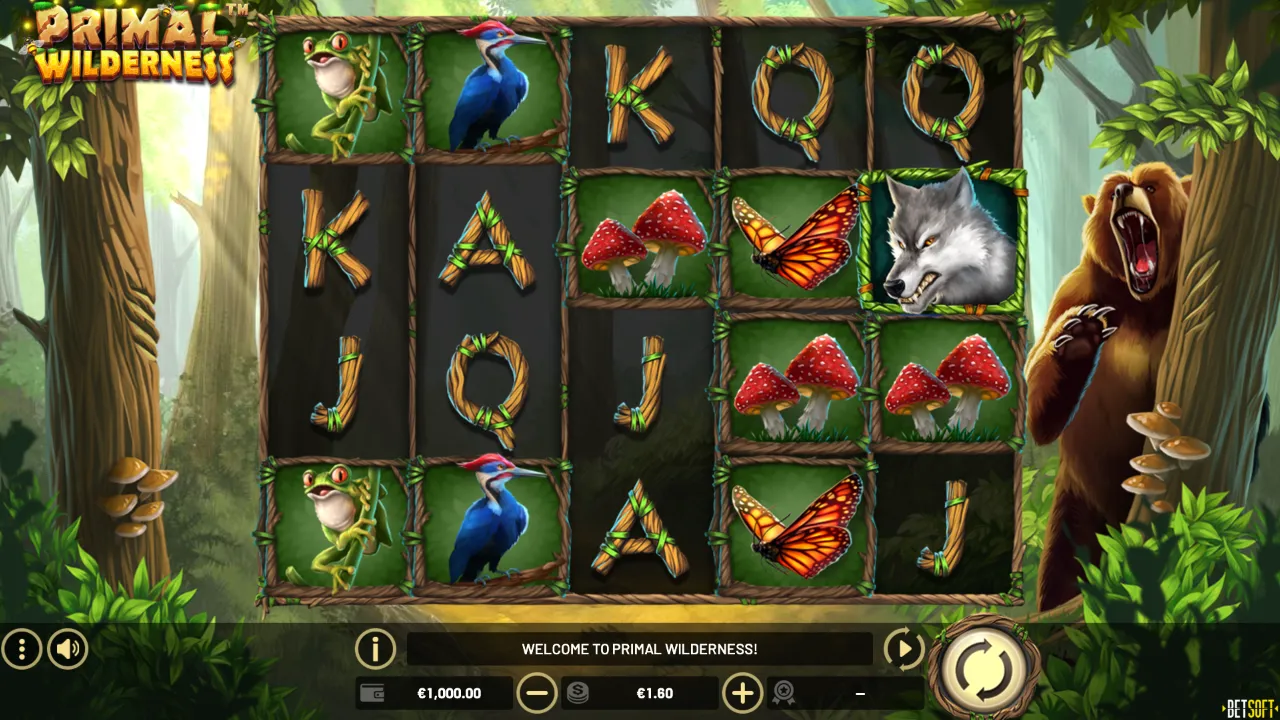Increase the bet using the plus button
The width and height of the screenshot is (1280, 720).
tap(742, 692)
